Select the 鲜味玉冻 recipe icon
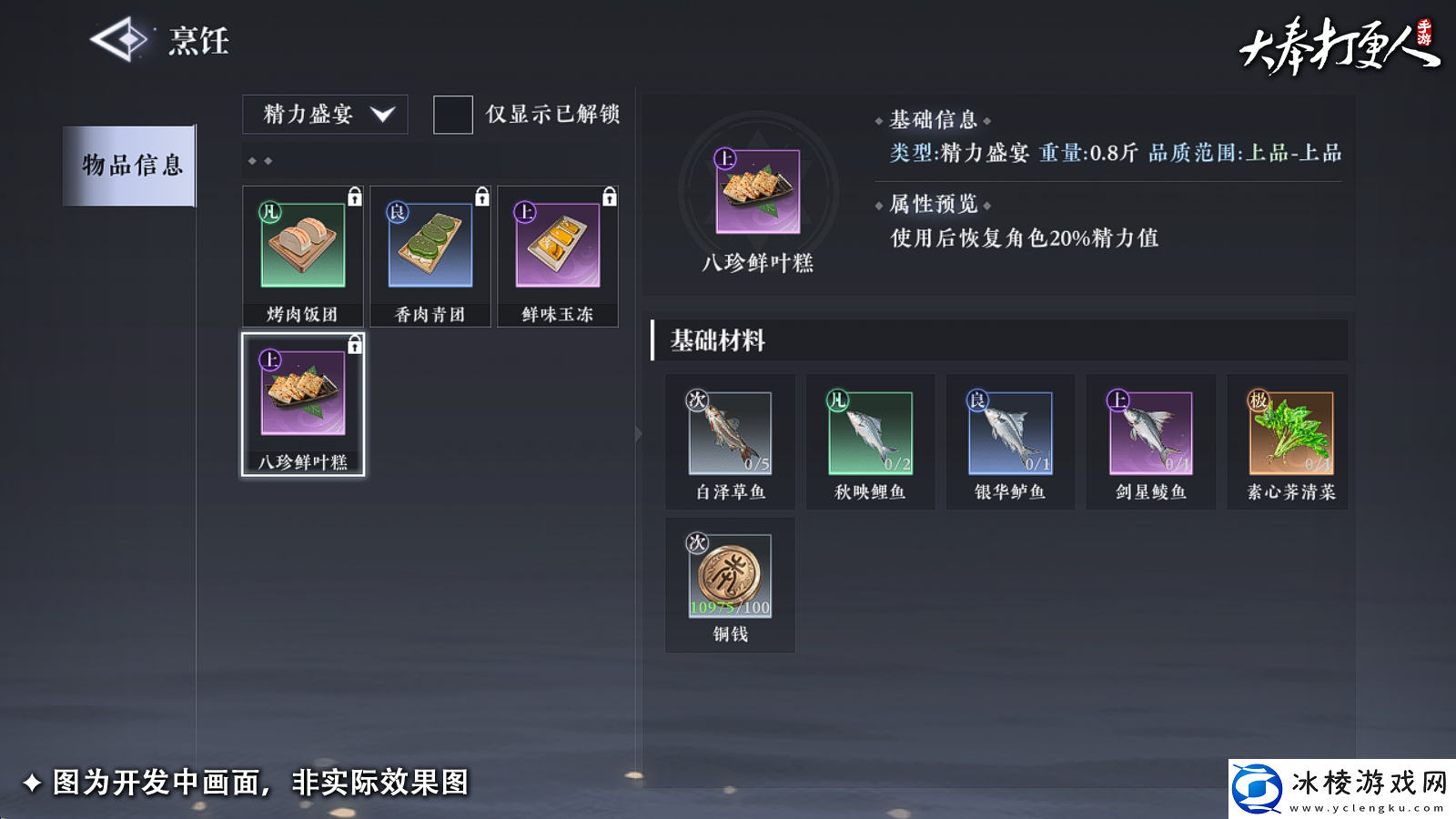This screenshot has height=819, width=1456. point(558,246)
